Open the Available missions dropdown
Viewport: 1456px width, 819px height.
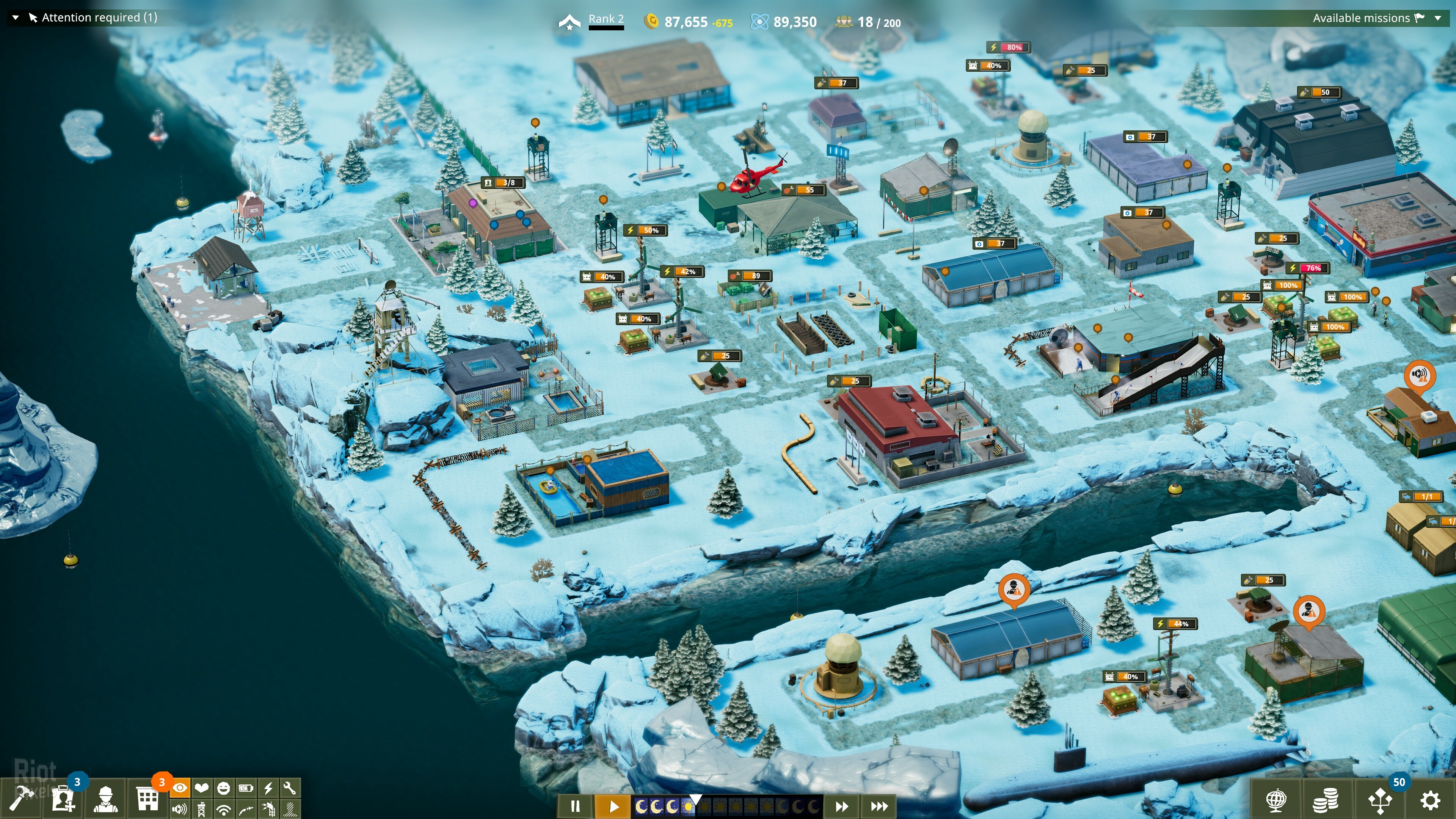tap(1438, 18)
